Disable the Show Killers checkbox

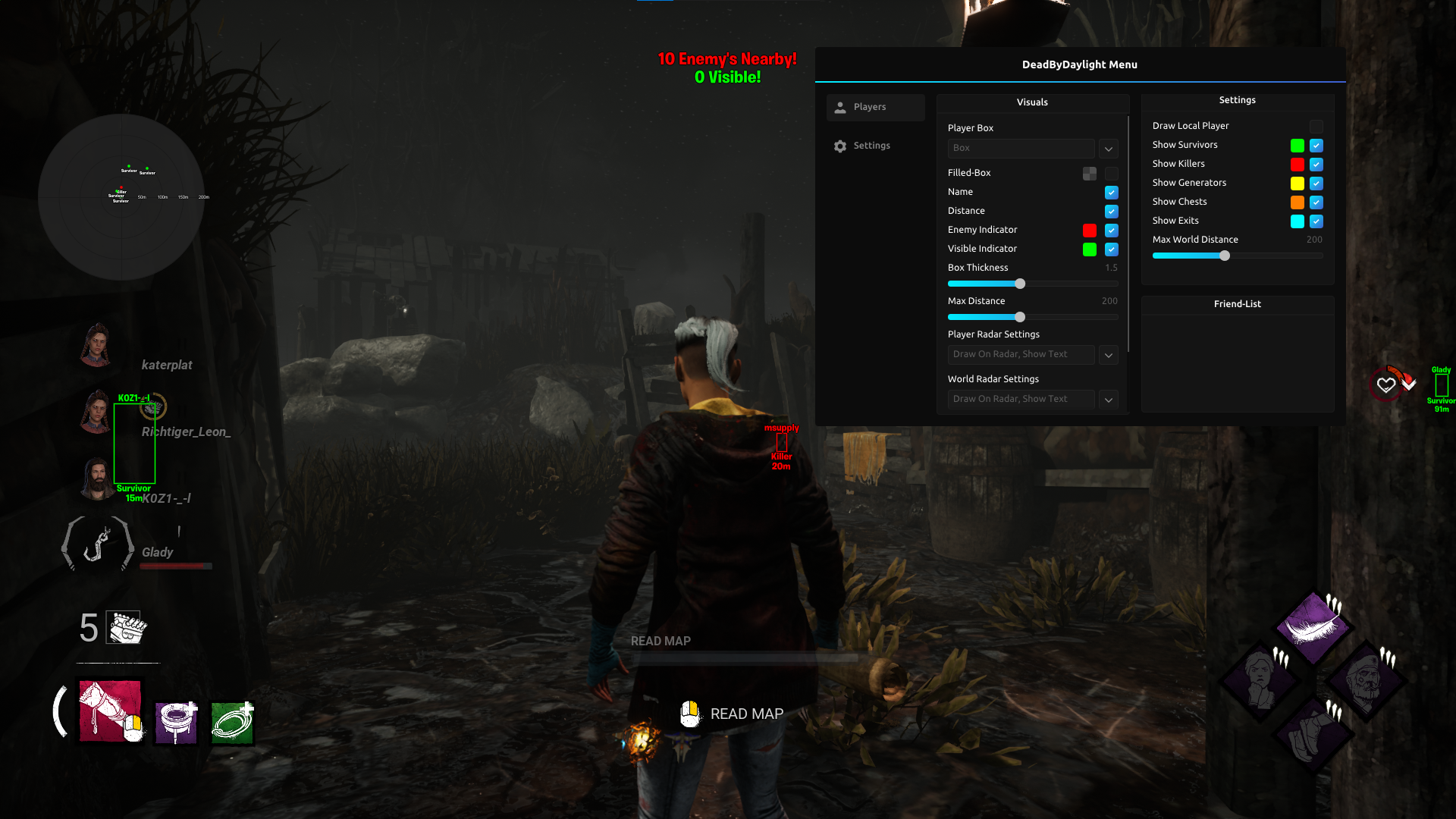[x=1316, y=165]
